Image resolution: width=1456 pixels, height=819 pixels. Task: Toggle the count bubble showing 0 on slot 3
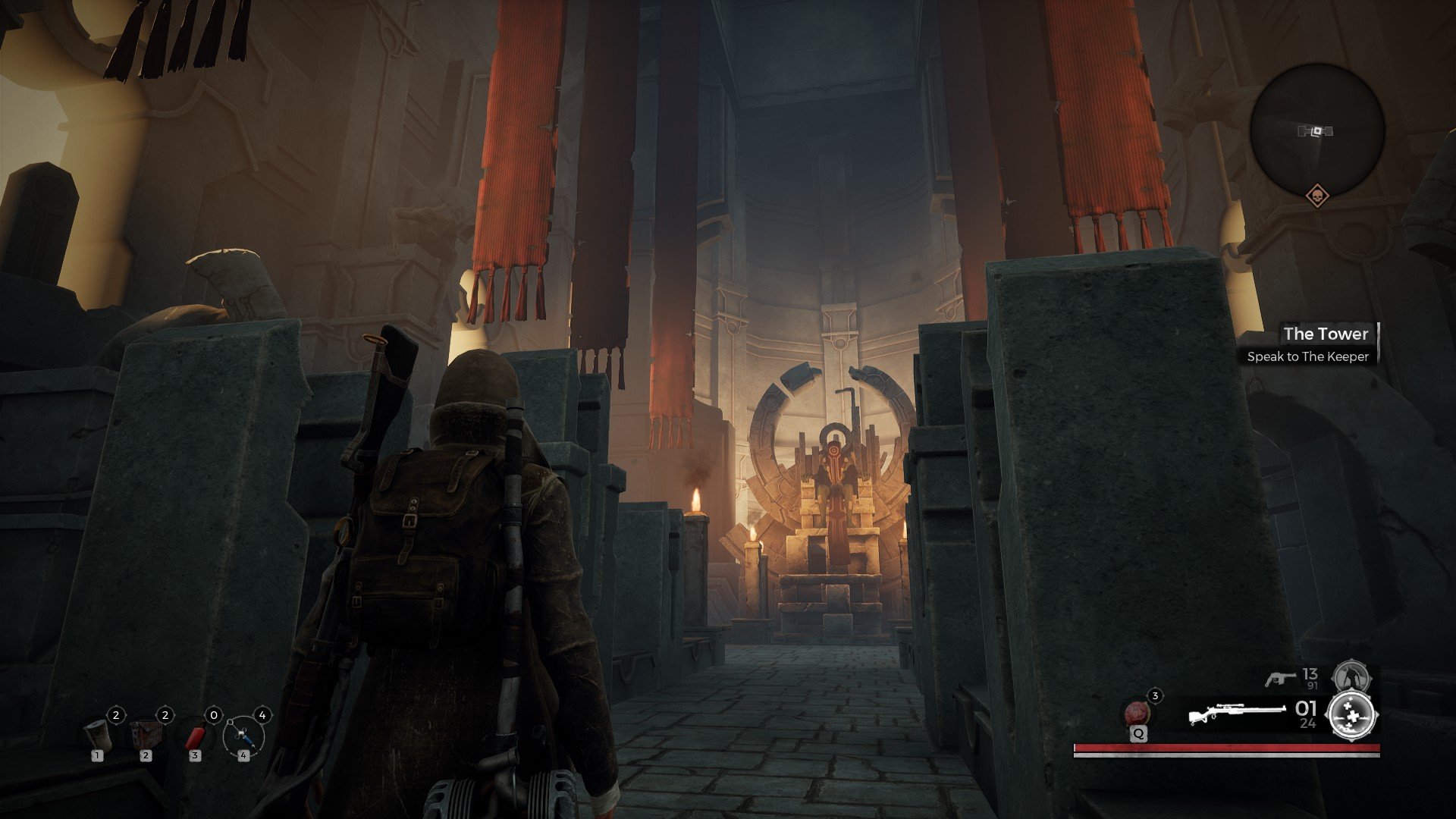click(x=214, y=715)
